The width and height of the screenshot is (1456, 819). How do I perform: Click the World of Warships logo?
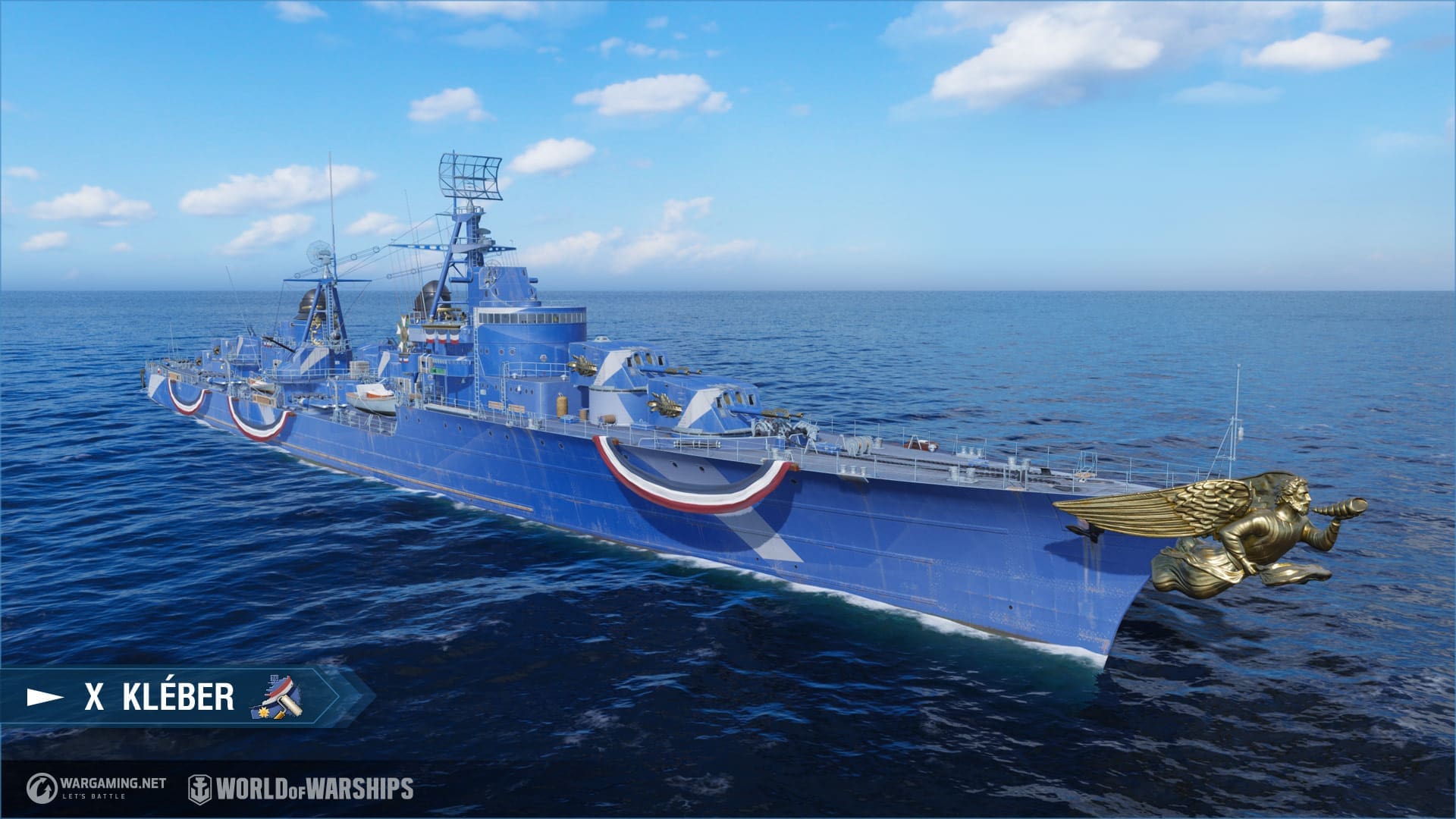click(301, 789)
